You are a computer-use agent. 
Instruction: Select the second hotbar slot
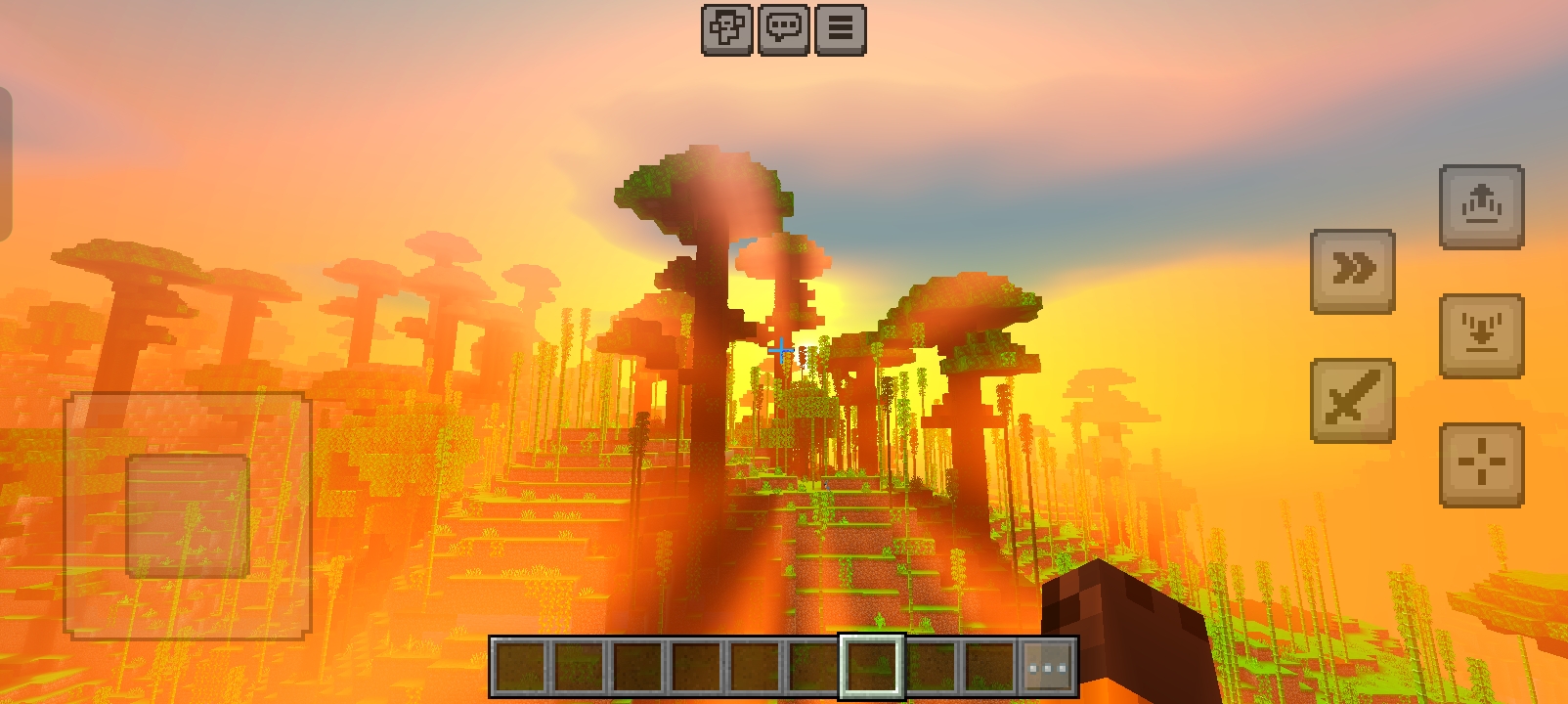click(577, 666)
